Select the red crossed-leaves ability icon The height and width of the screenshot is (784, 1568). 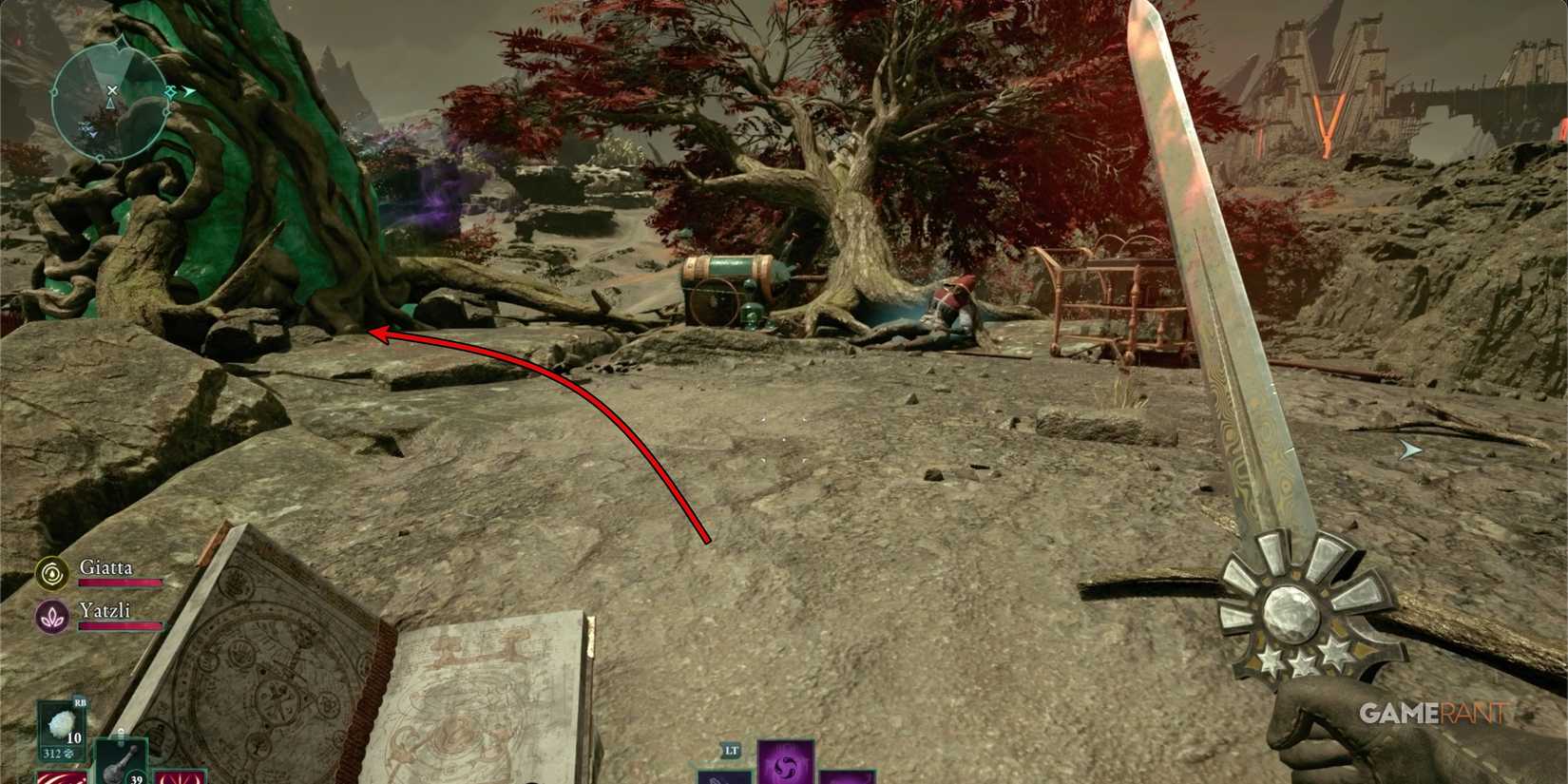click(x=177, y=777)
